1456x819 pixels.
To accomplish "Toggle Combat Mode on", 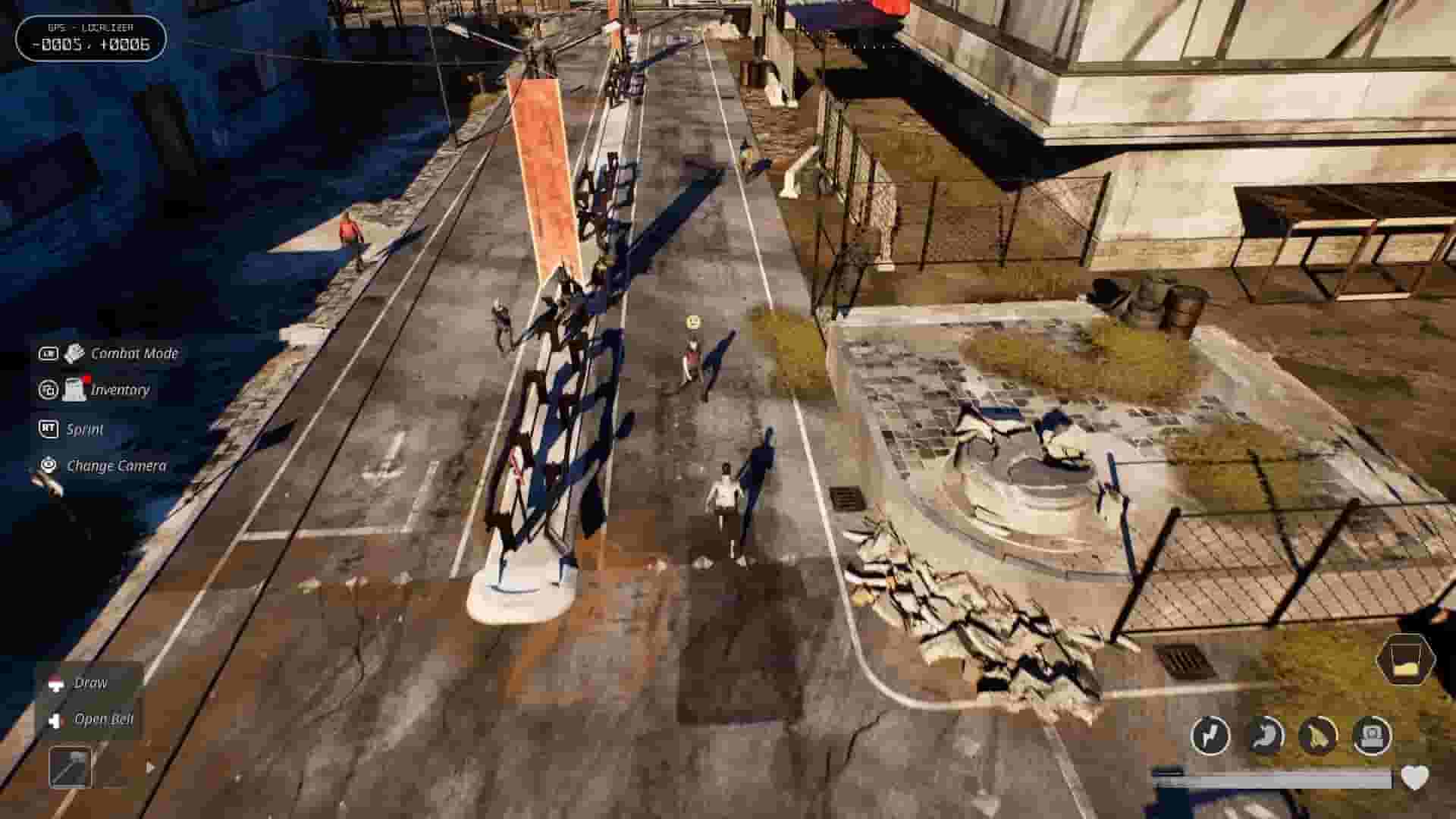I will click(x=135, y=353).
